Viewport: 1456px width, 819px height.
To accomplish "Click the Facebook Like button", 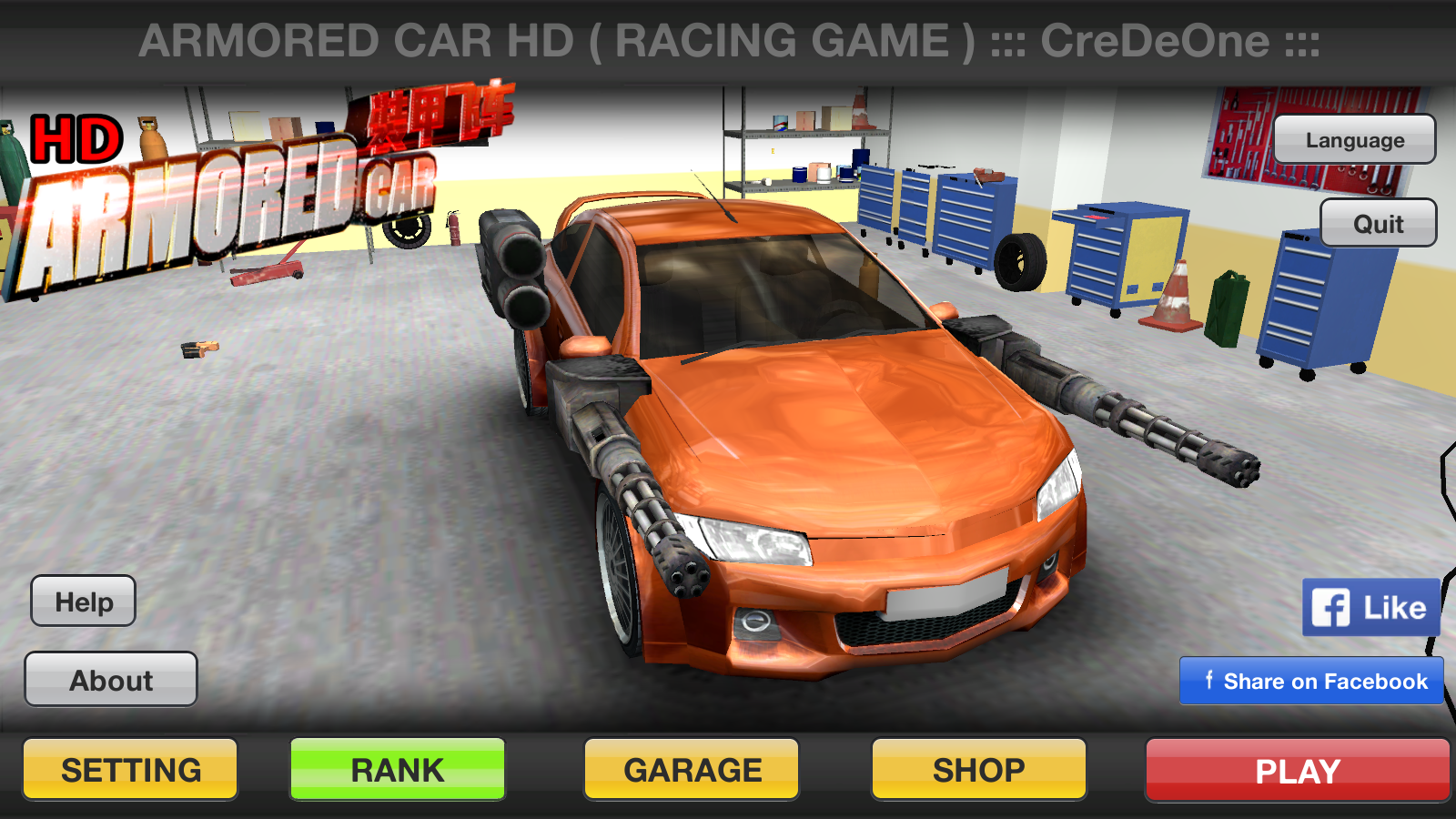I will [x=1370, y=607].
